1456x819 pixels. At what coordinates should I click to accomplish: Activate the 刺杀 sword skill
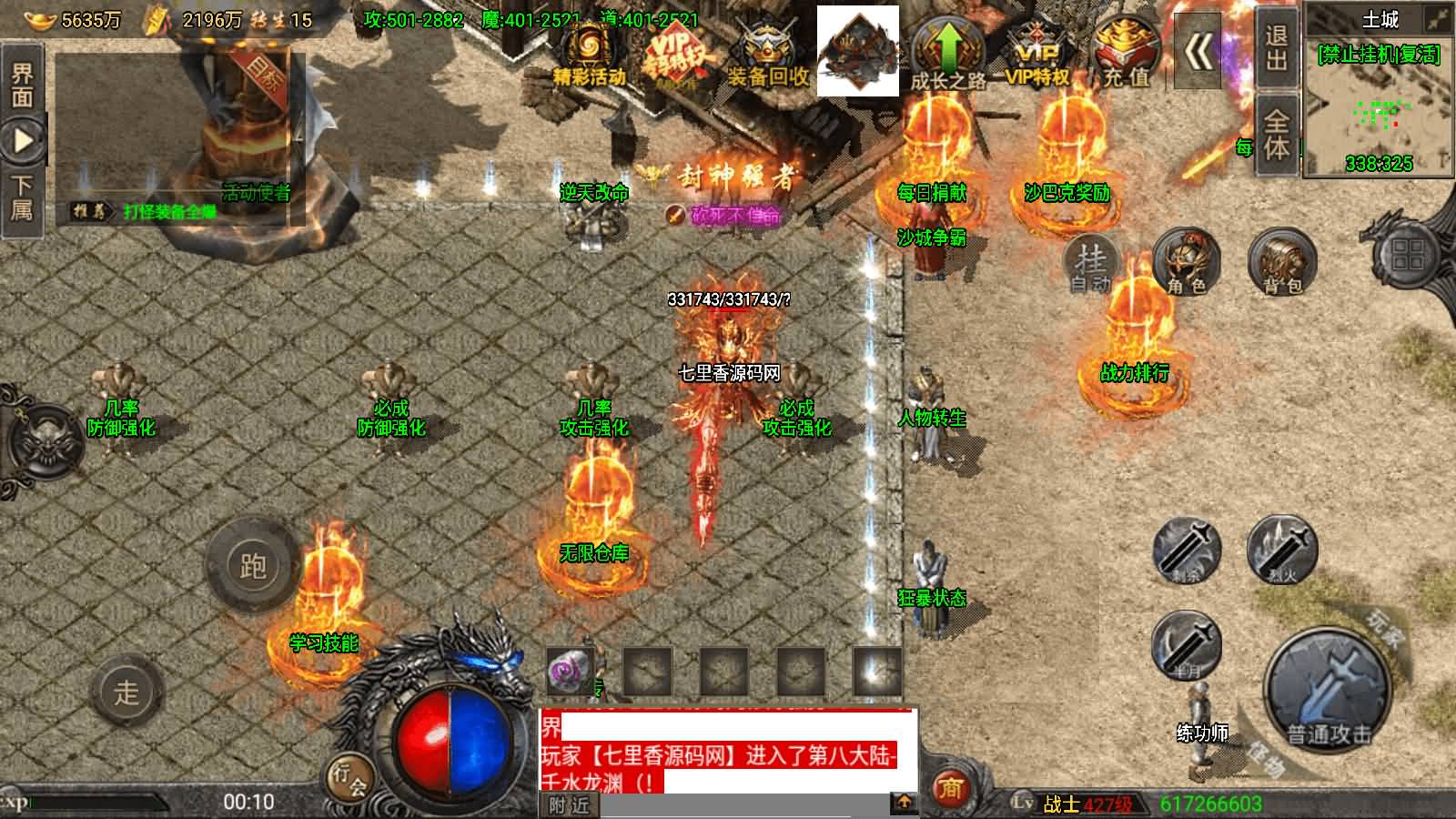point(1187,551)
